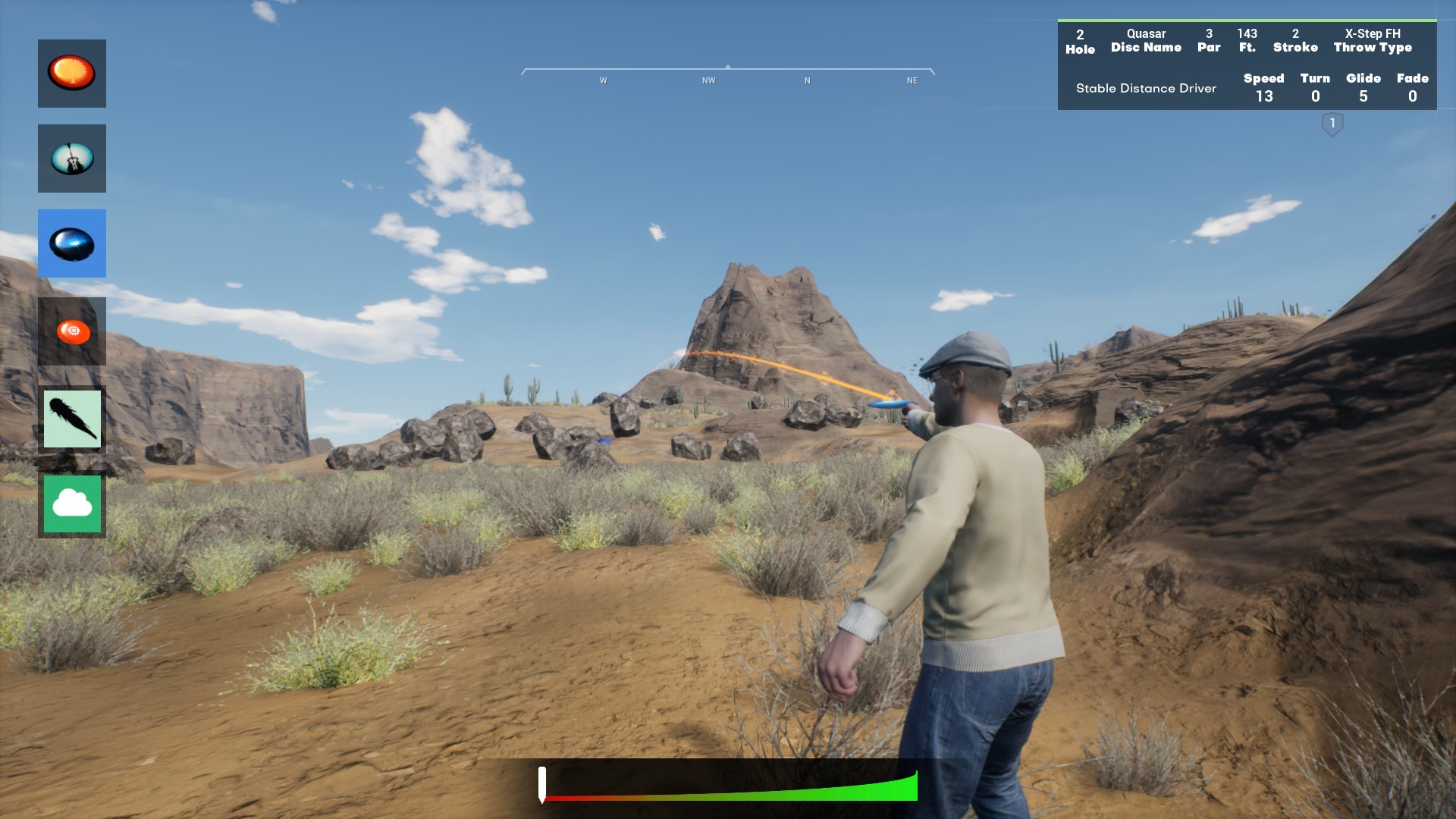
Task: Select the orange Quasar disc thumbnail
Action: [x=72, y=73]
